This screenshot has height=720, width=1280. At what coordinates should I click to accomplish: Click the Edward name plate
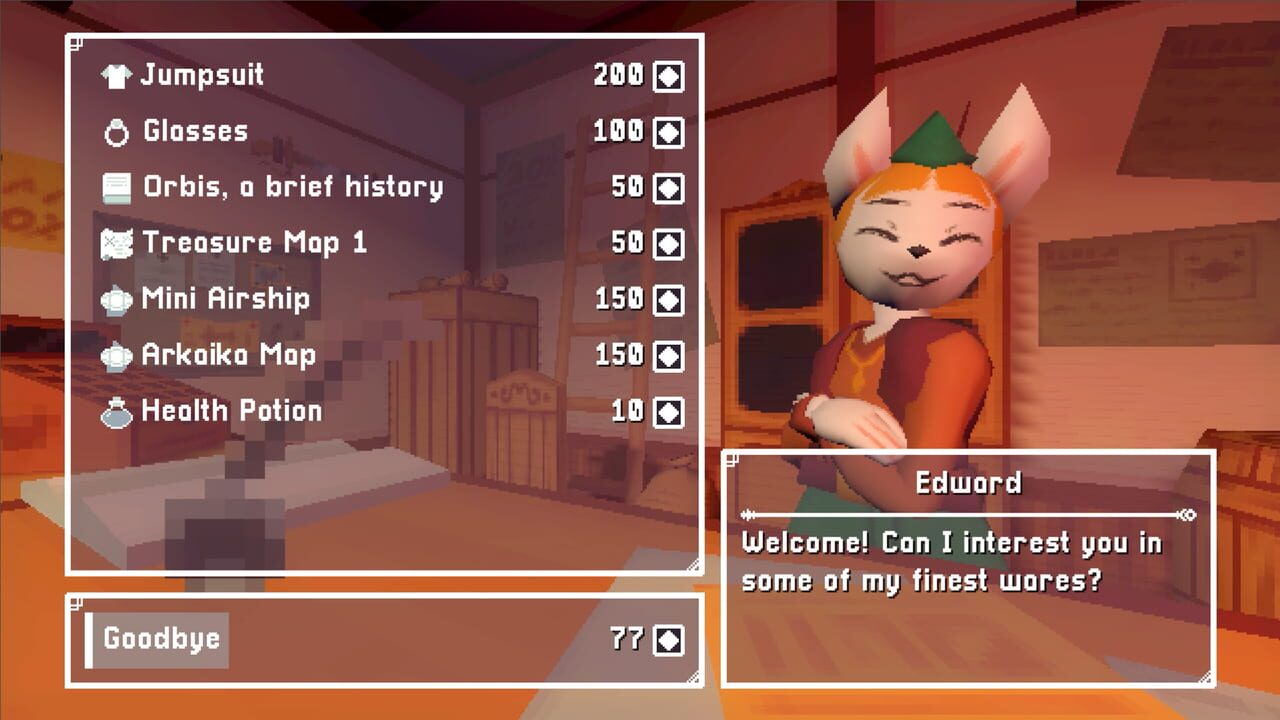tap(967, 482)
